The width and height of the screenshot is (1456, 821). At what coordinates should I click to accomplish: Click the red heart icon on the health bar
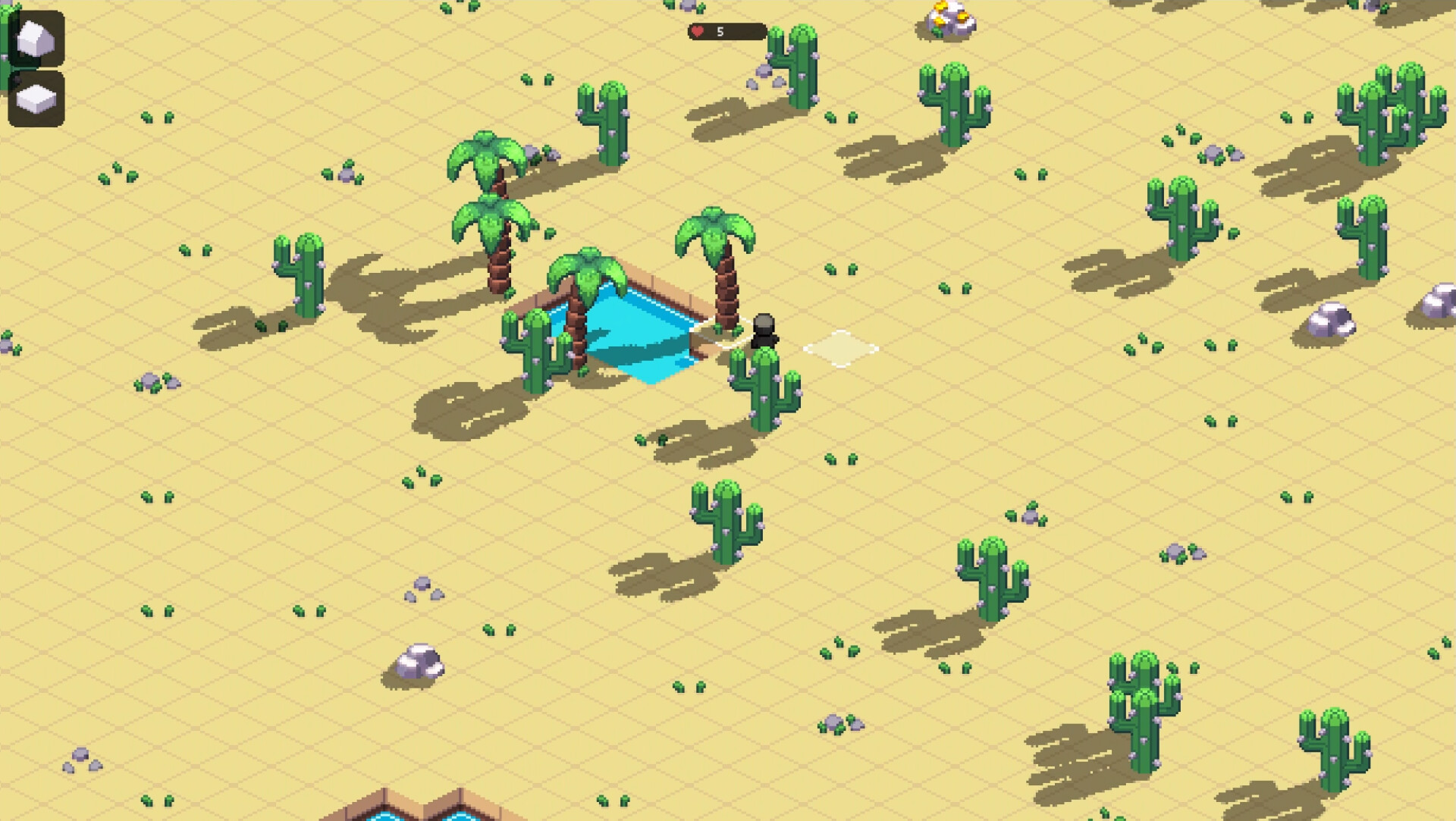[x=696, y=33]
